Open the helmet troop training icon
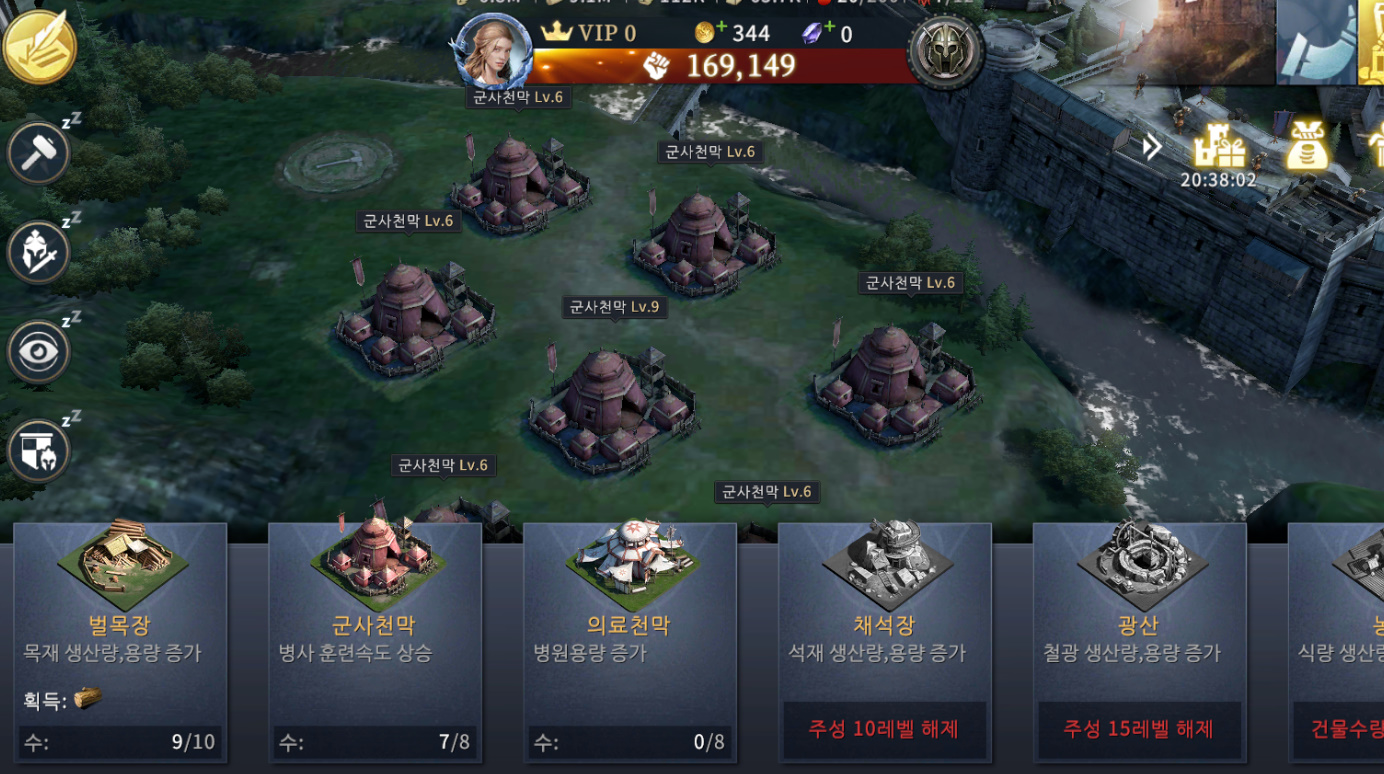This screenshot has width=1384, height=774. 39,252
